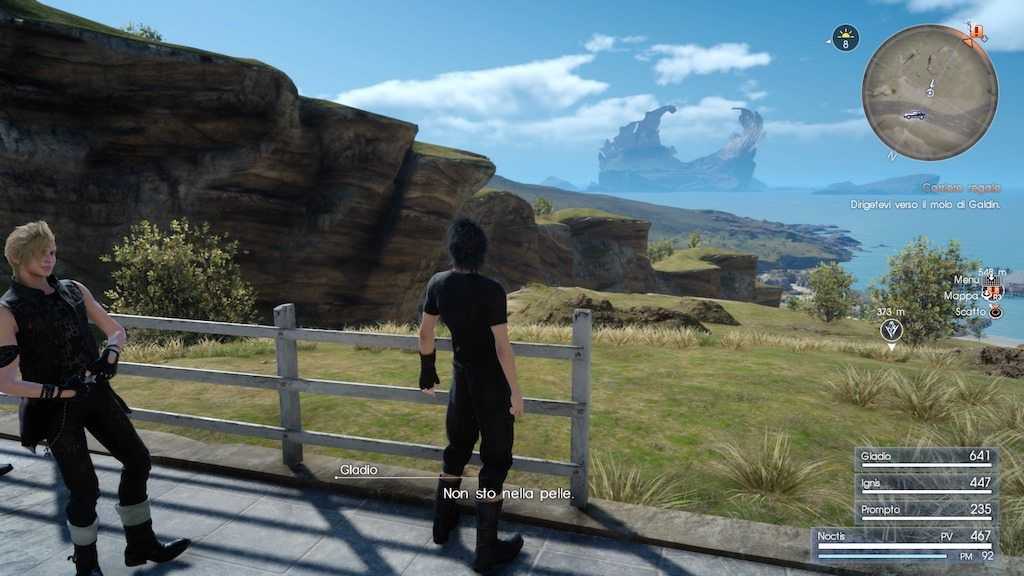Click the car icon on the minimap
The height and width of the screenshot is (576, 1024).
coord(914,115)
